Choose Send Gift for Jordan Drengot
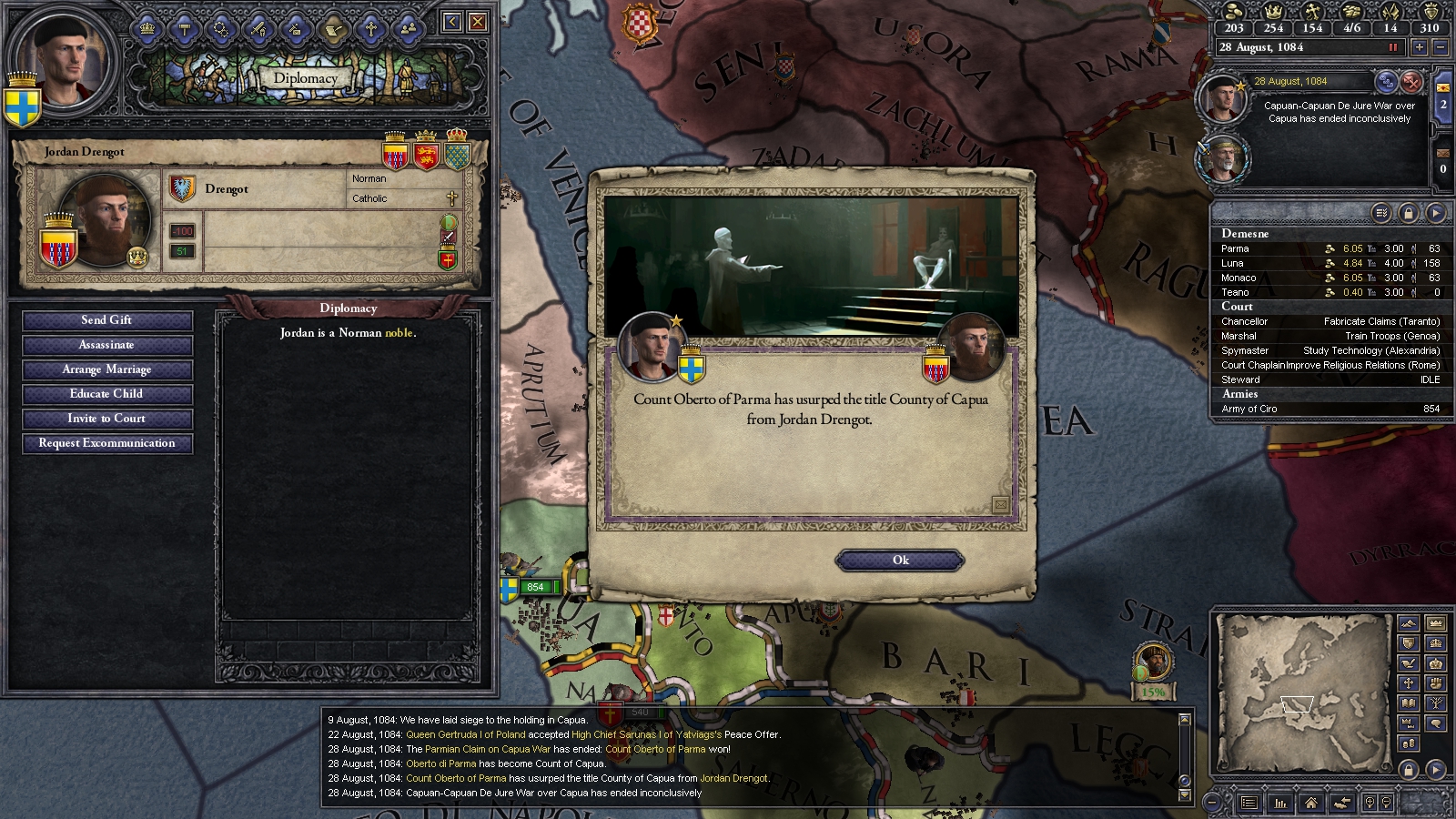This screenshot has height=819, width=1456. [107, 320]
